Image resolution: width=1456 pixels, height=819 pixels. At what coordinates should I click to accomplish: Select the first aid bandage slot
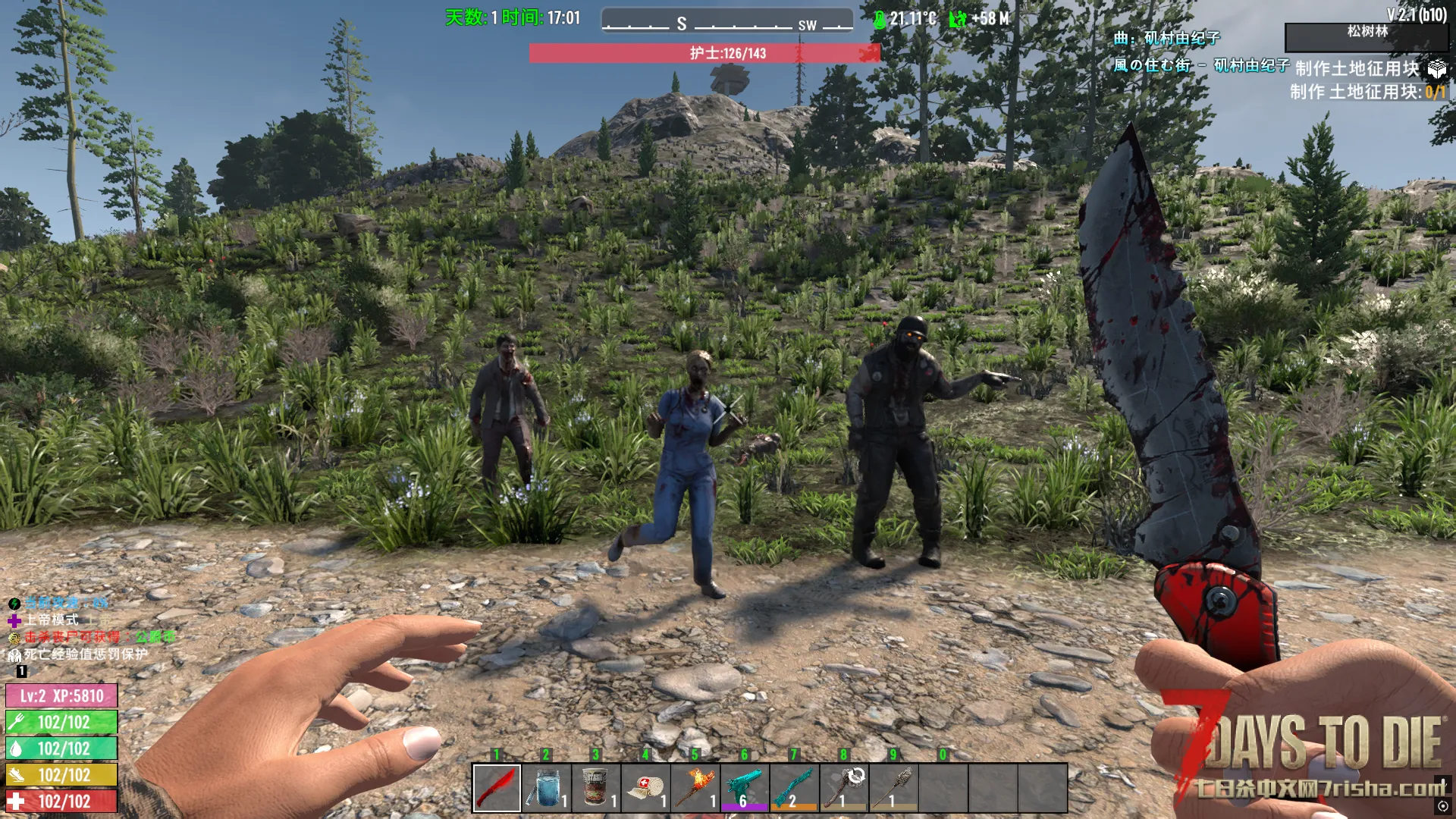tap(645, 787)
